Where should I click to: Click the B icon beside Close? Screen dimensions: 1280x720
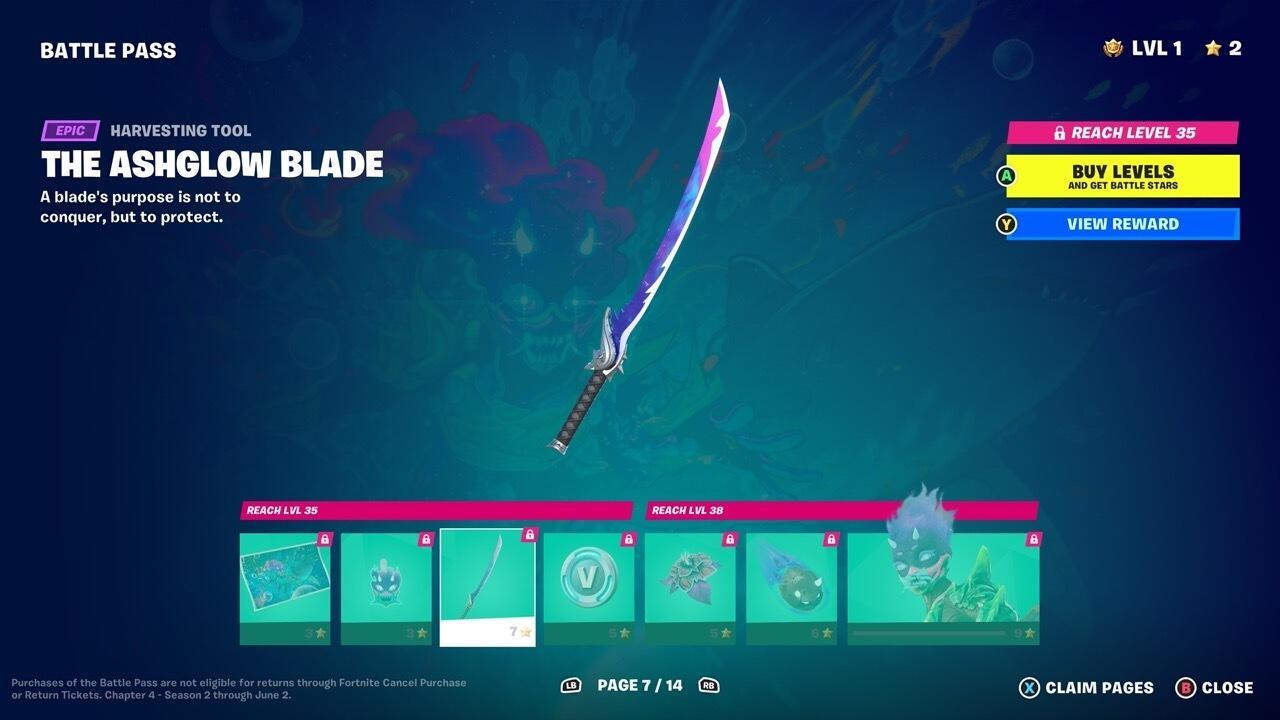(x=1188, y=688)
